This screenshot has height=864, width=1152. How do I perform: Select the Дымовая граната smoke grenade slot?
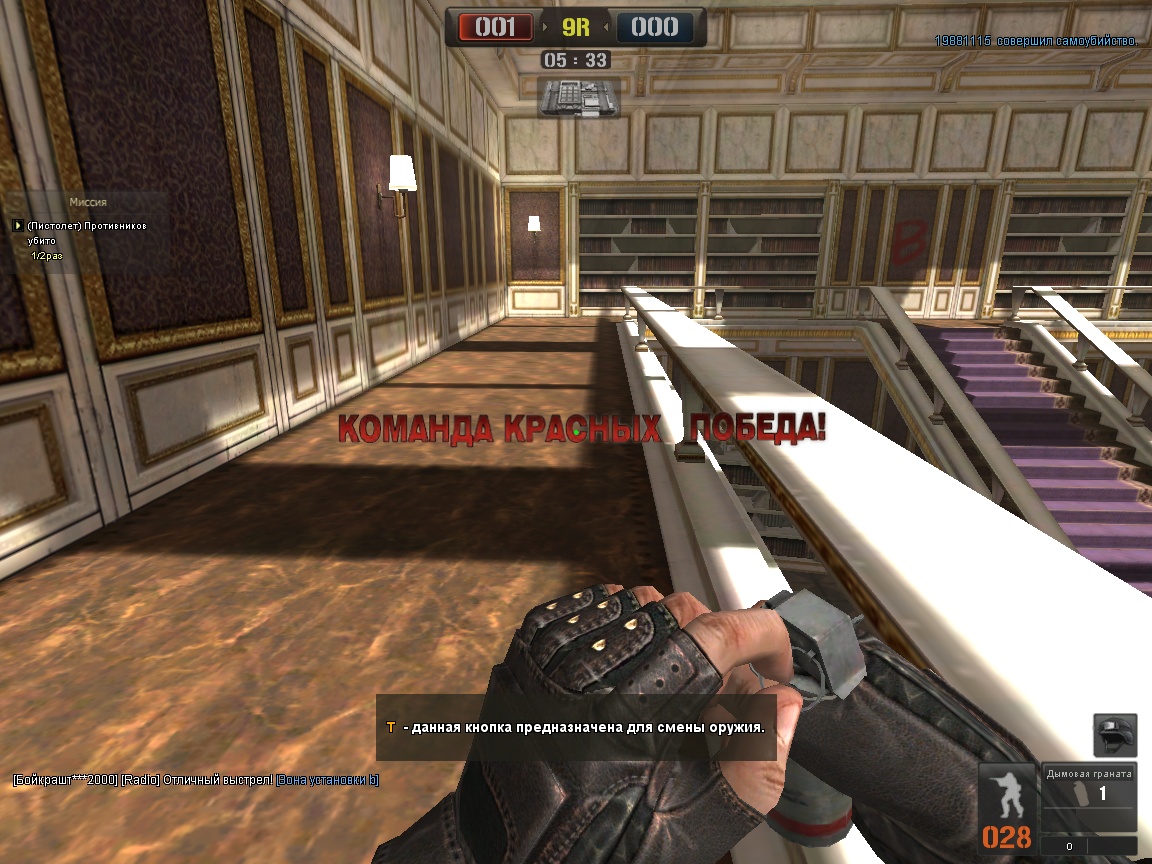pyautogui.click(x=1088, y=796)
